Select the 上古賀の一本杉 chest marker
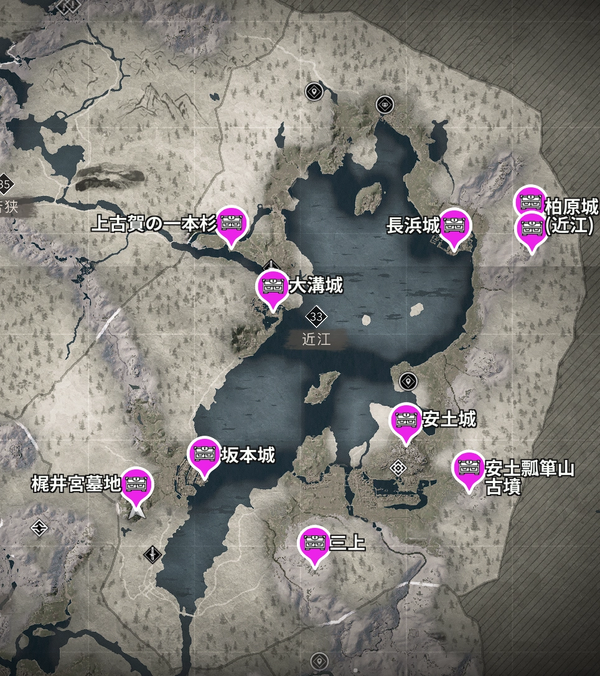 pos(232,223)
